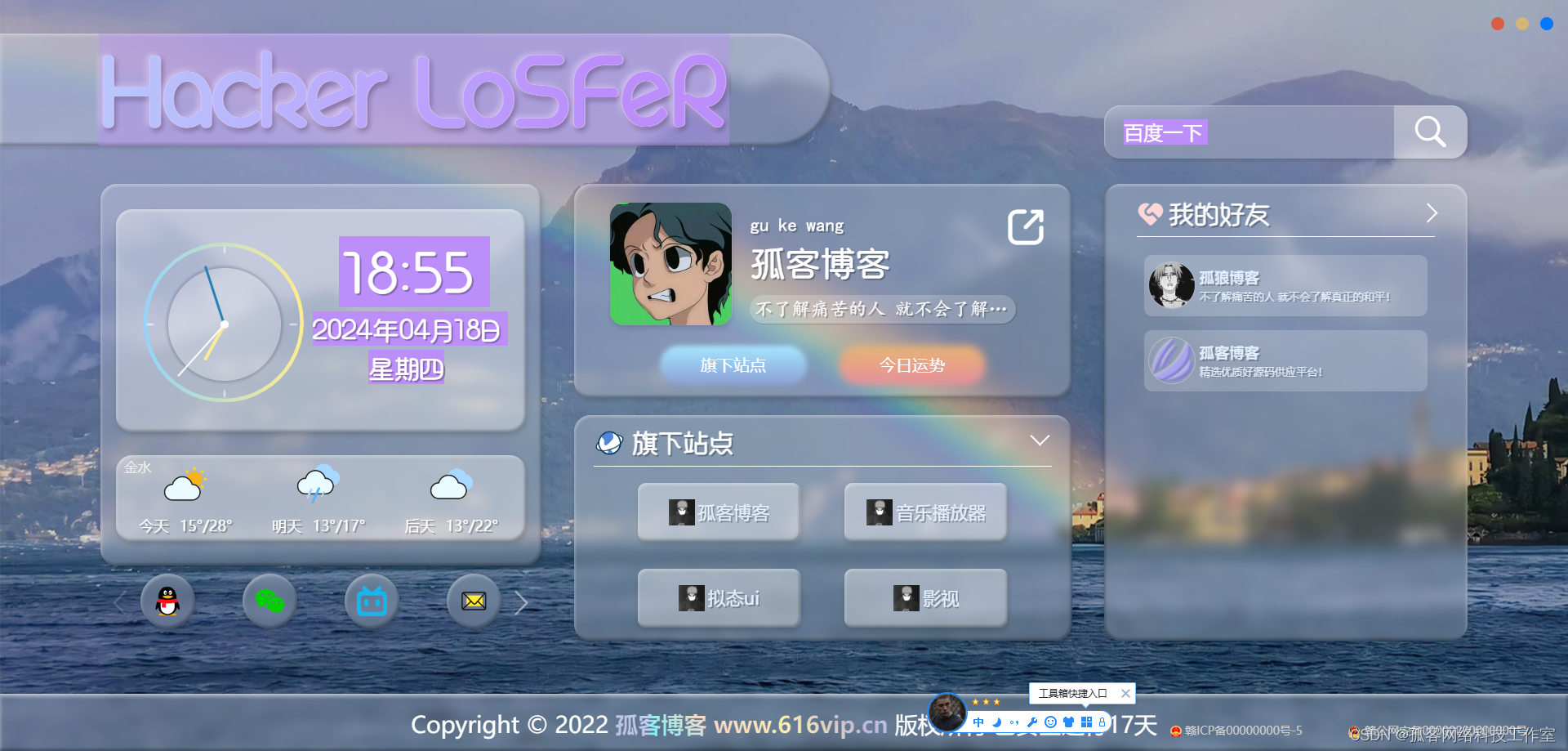Open the 音乐播放器 site button
The width and height of the screenshot is (1568, 751).
(925, 512)
